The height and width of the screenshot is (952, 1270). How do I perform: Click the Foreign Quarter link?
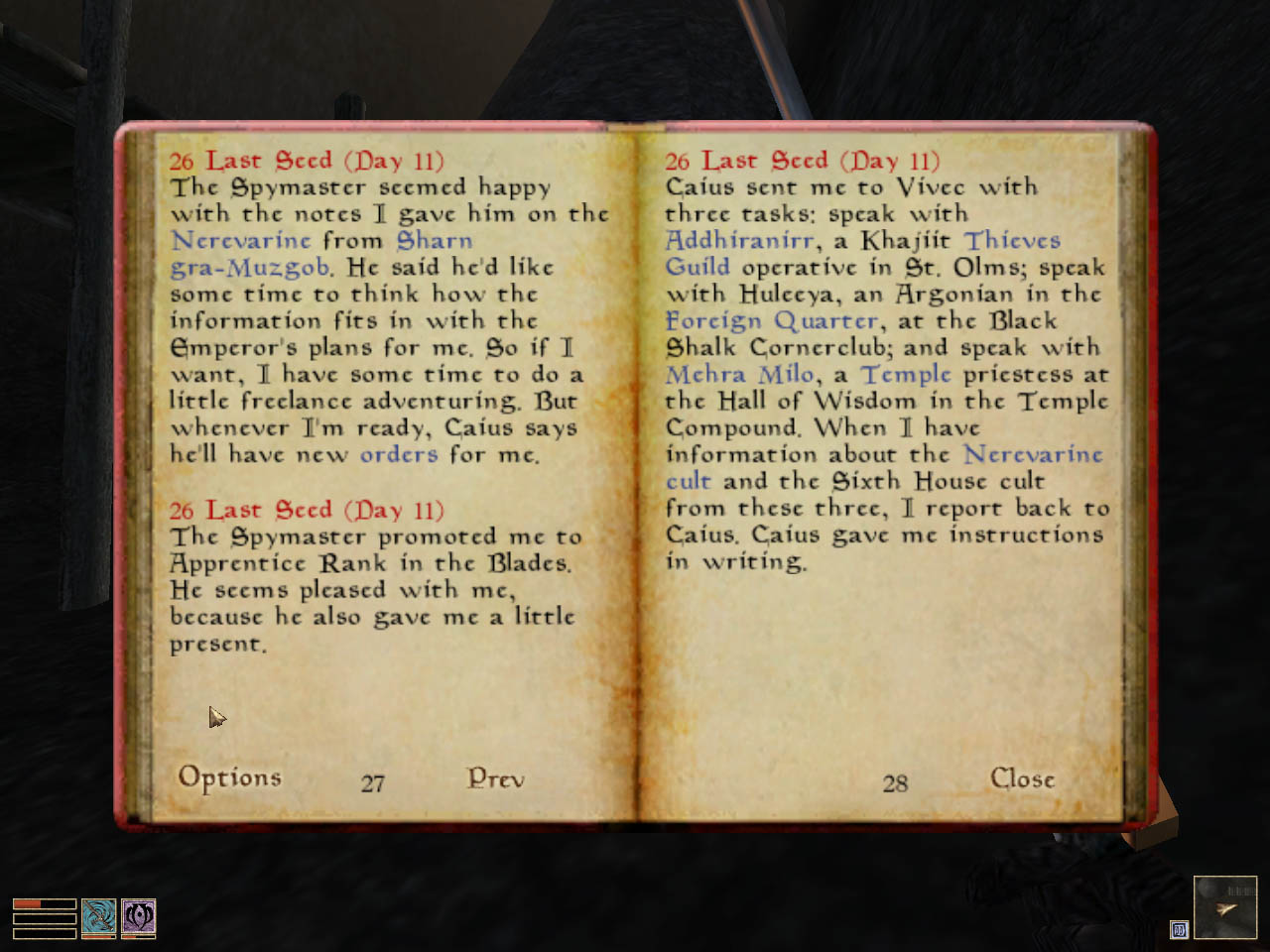click(x=772, y=320)
